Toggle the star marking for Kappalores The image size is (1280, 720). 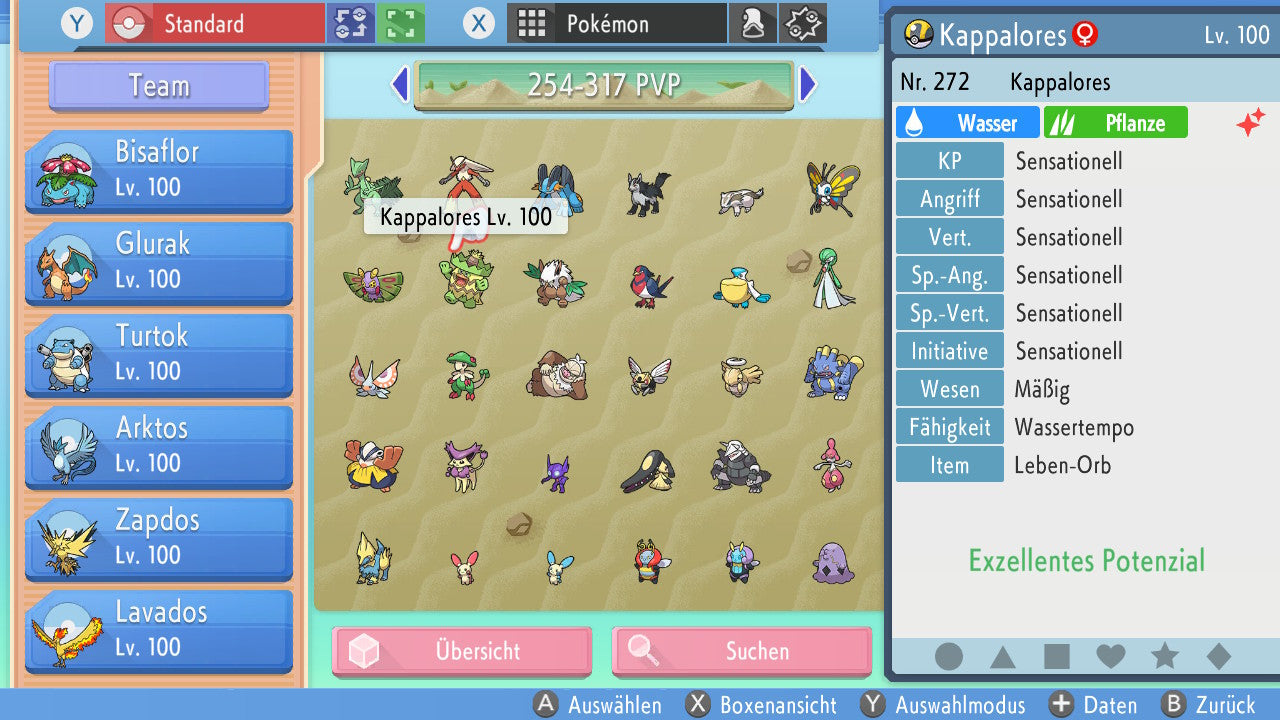(x=1164, y=655)
